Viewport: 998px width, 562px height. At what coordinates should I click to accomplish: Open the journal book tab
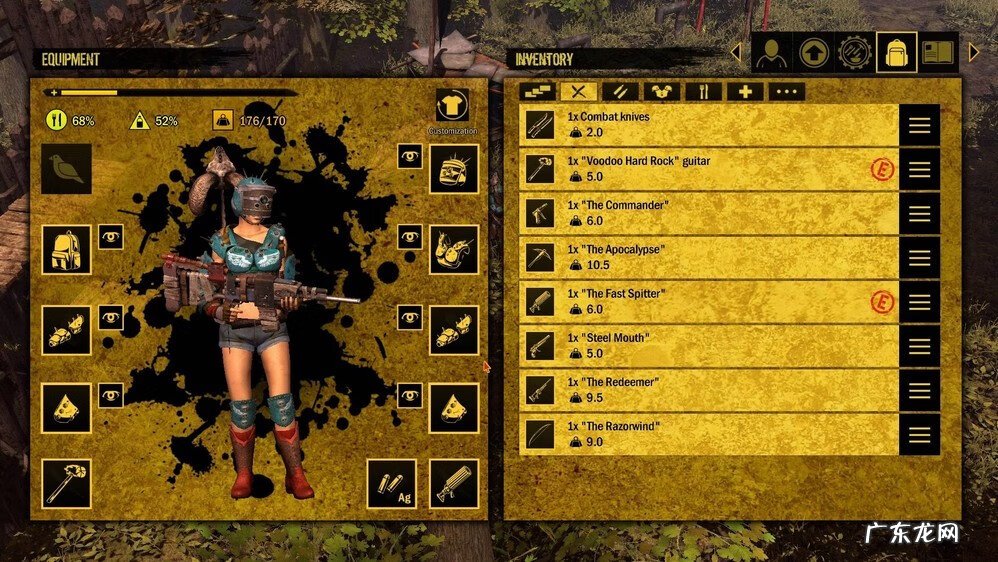[938, 52]
